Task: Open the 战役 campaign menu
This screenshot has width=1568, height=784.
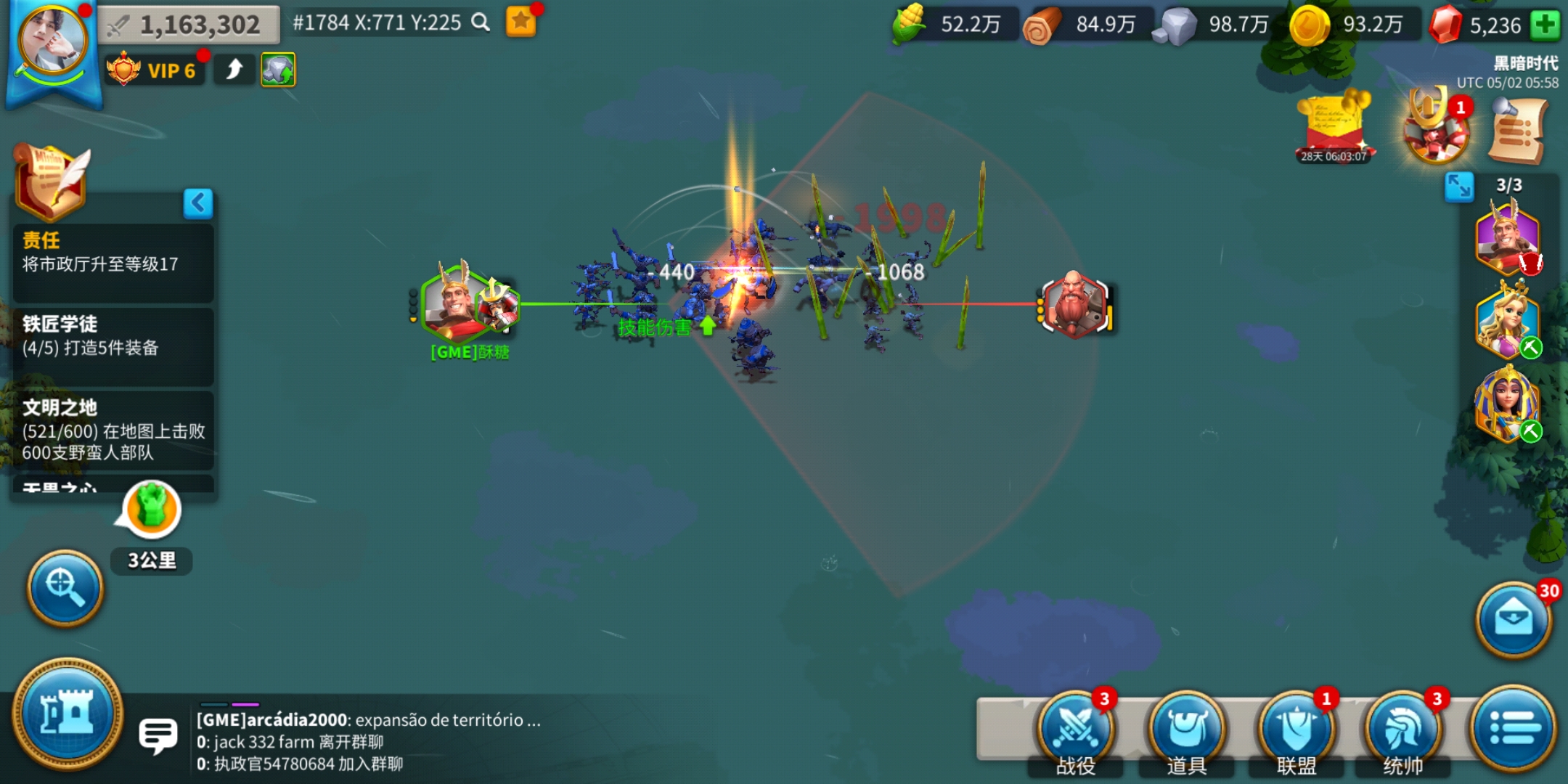Action: pyautogui.click(x=1076, y=730)
